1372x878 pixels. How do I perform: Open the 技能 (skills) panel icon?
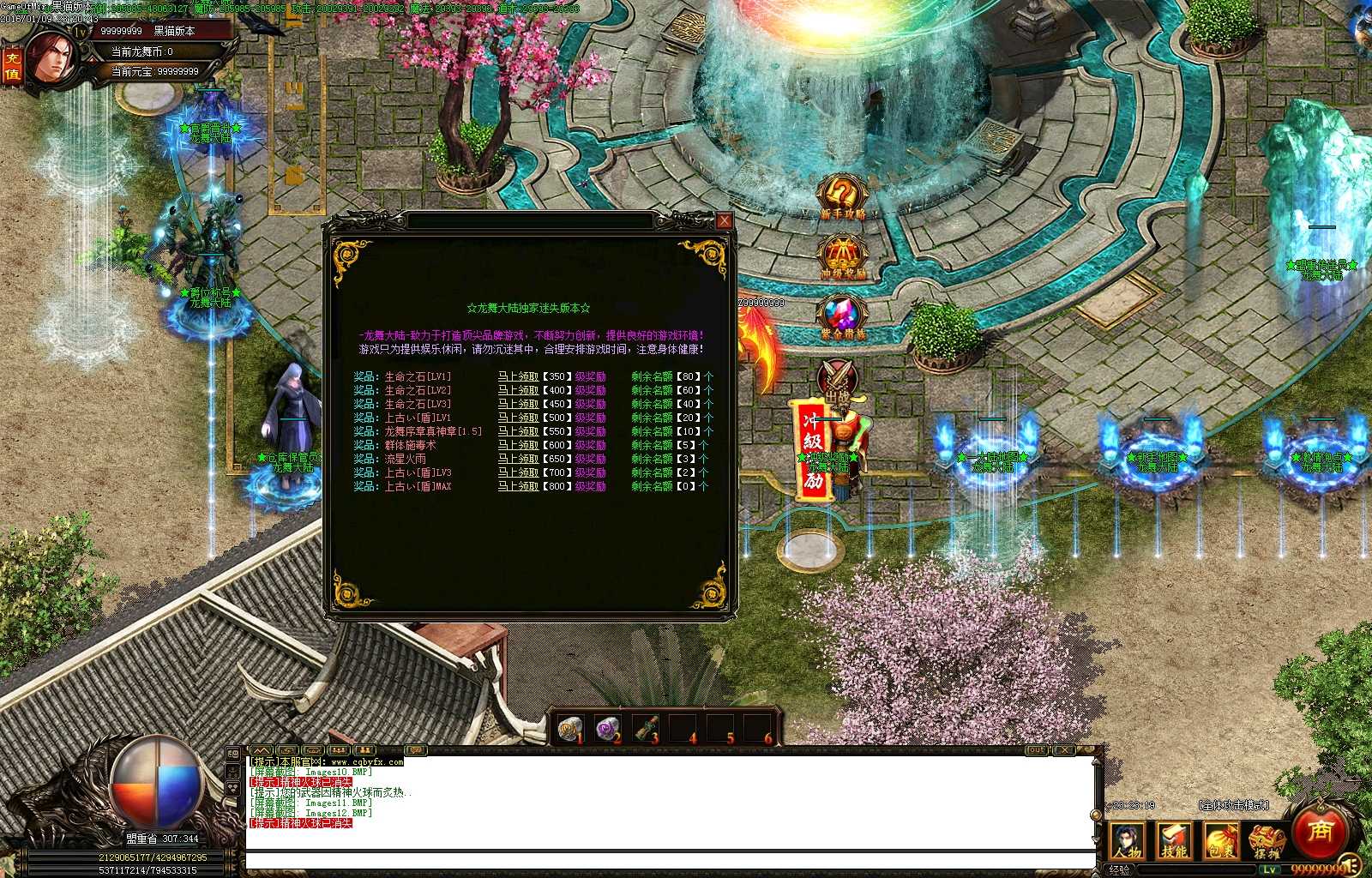[1175, 840]
